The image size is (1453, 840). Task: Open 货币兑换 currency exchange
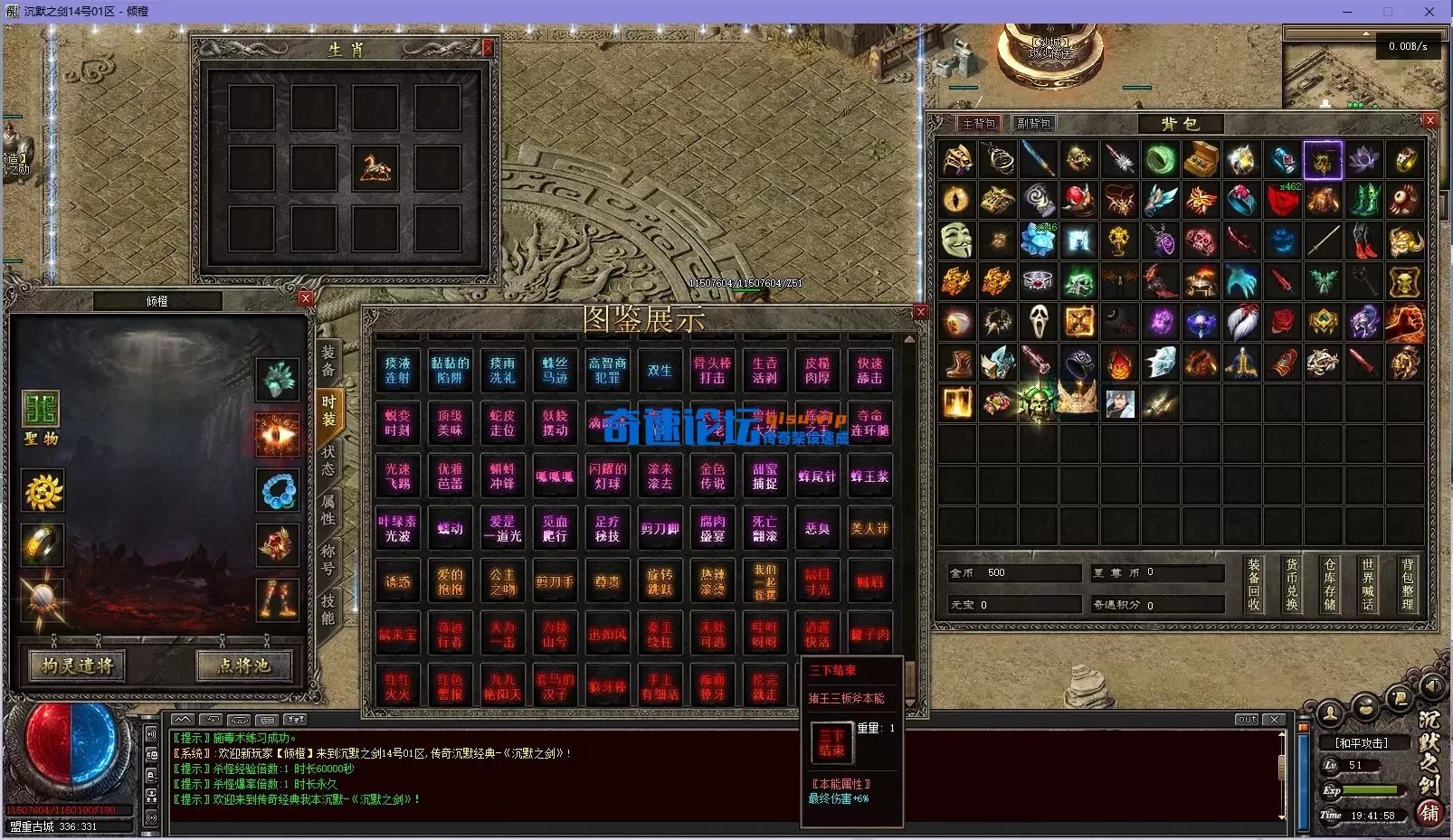(1292, 584)
